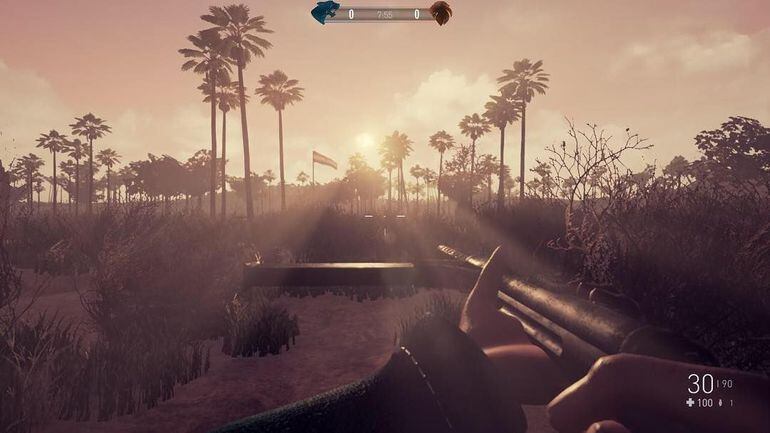
Task: Click the blue panther team emblem
Action: click(325, 13)
